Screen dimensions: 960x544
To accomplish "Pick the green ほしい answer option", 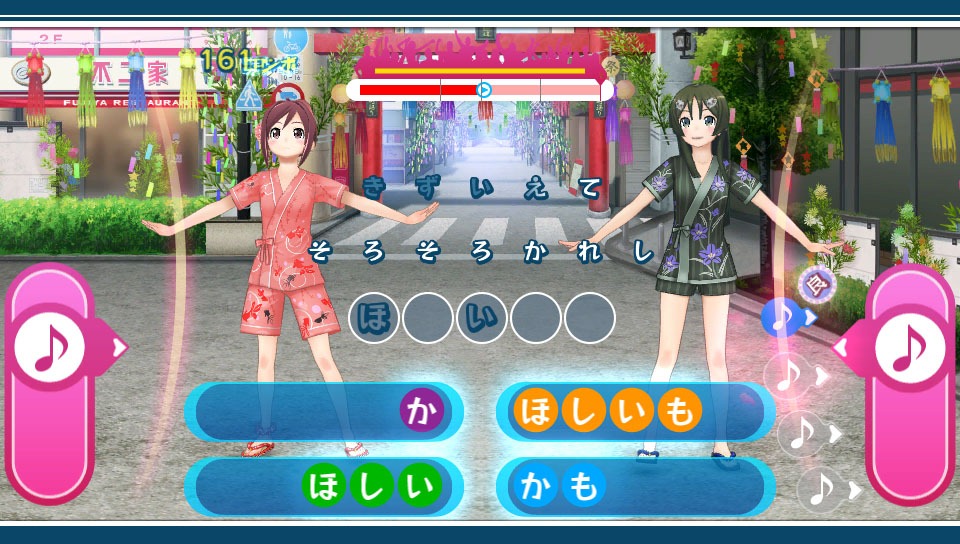I will (x=324, y=487).
